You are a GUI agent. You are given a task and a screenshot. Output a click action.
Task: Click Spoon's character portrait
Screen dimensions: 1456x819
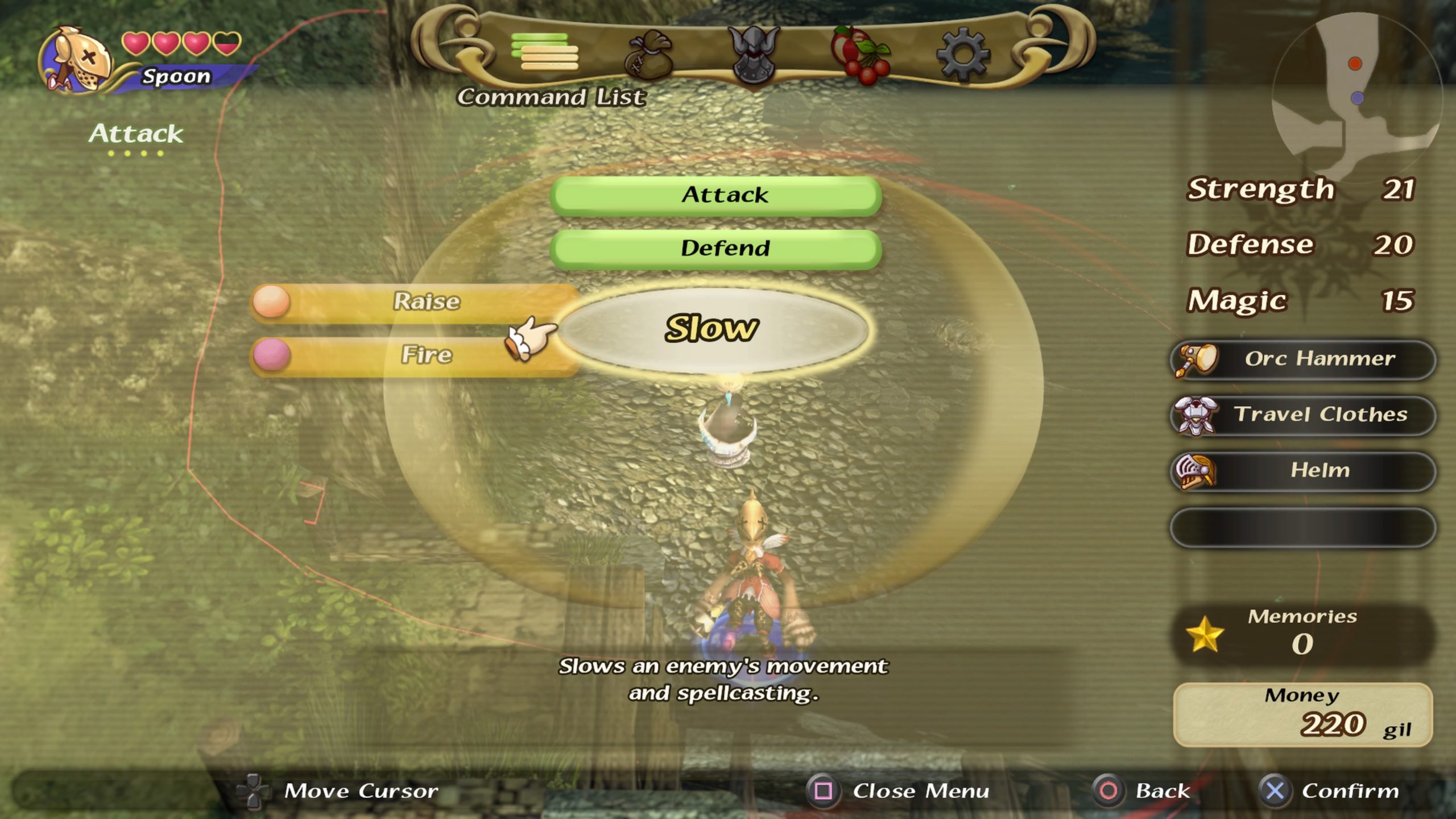(77, 60)
